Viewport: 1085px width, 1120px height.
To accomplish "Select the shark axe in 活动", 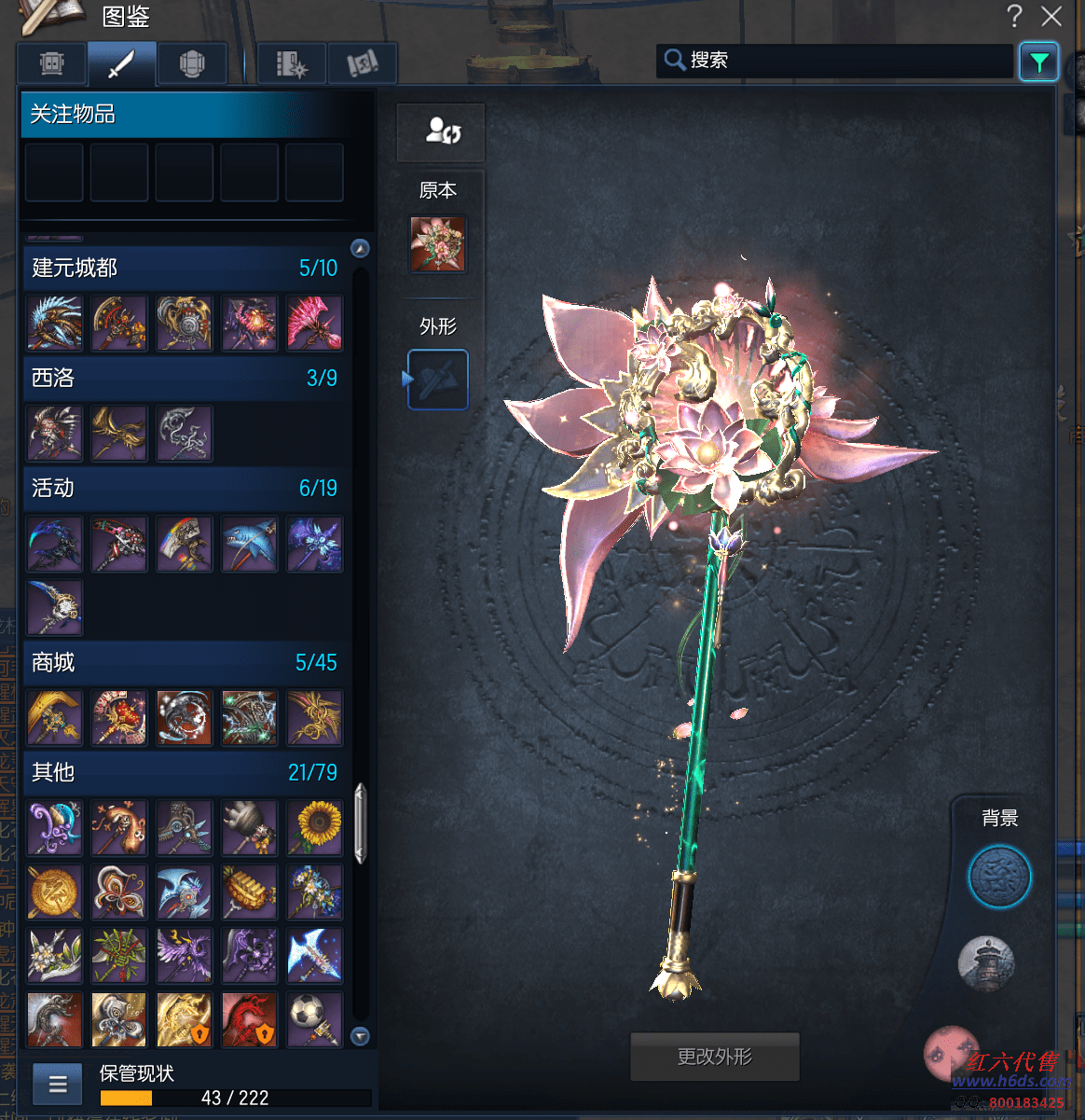I will pyautogui.click(x=250, y=545).
